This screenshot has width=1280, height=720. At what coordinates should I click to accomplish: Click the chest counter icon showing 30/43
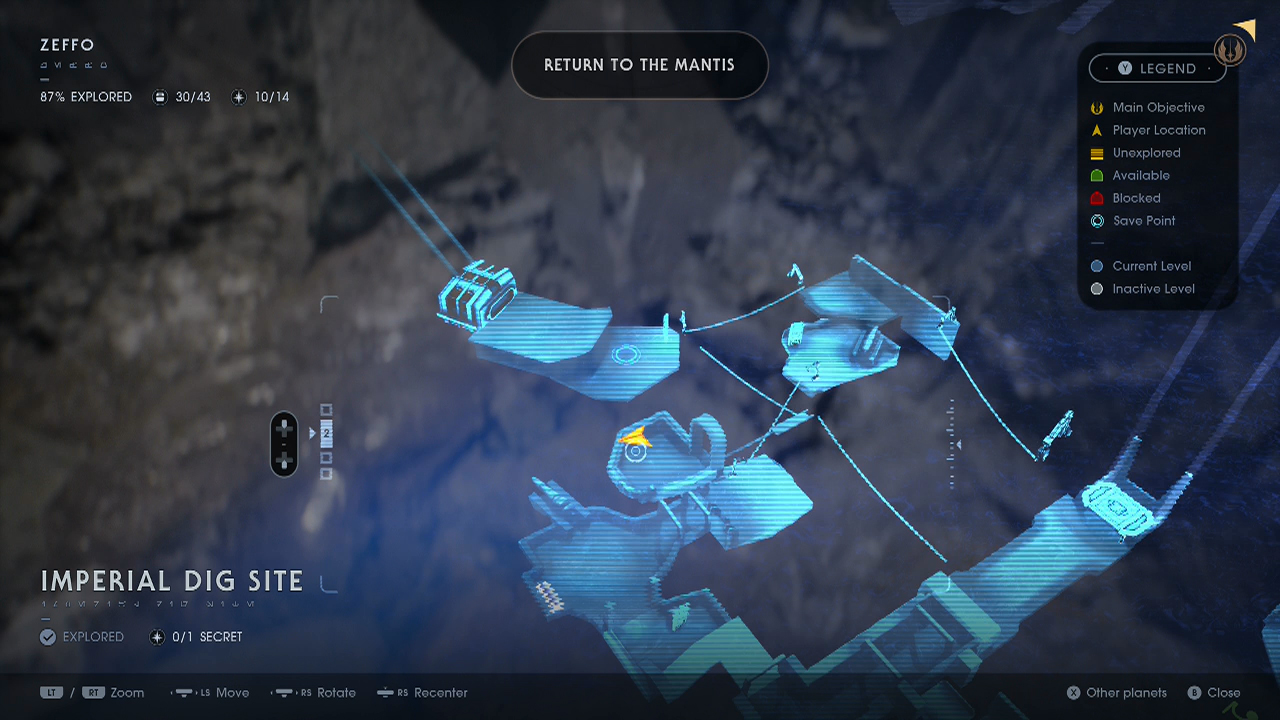point(160,97)
